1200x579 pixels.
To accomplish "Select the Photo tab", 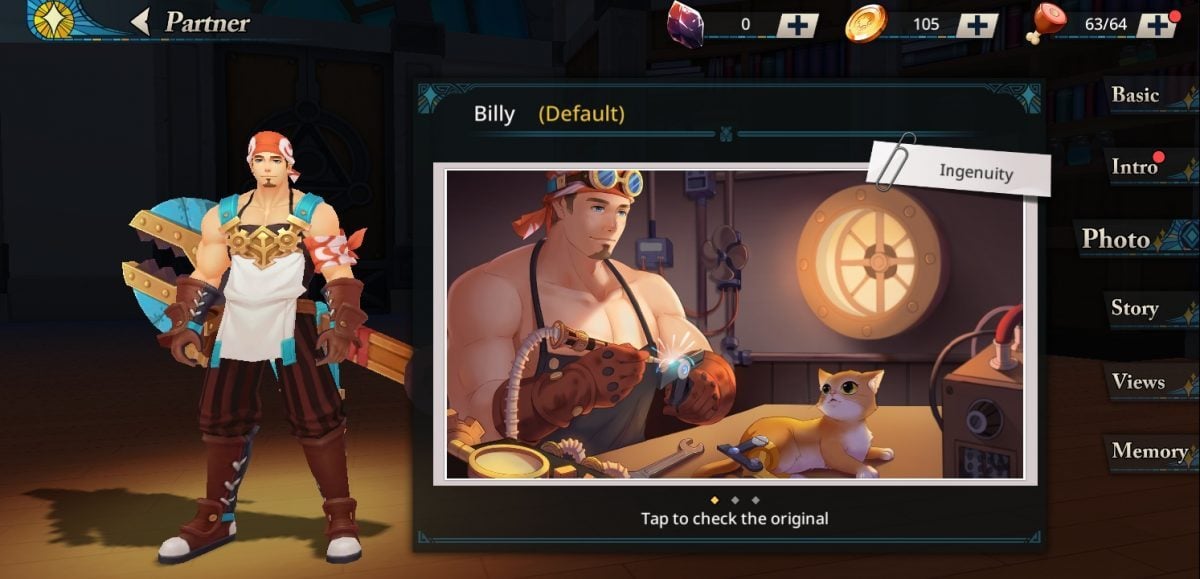I will (x=1117, y=239).
